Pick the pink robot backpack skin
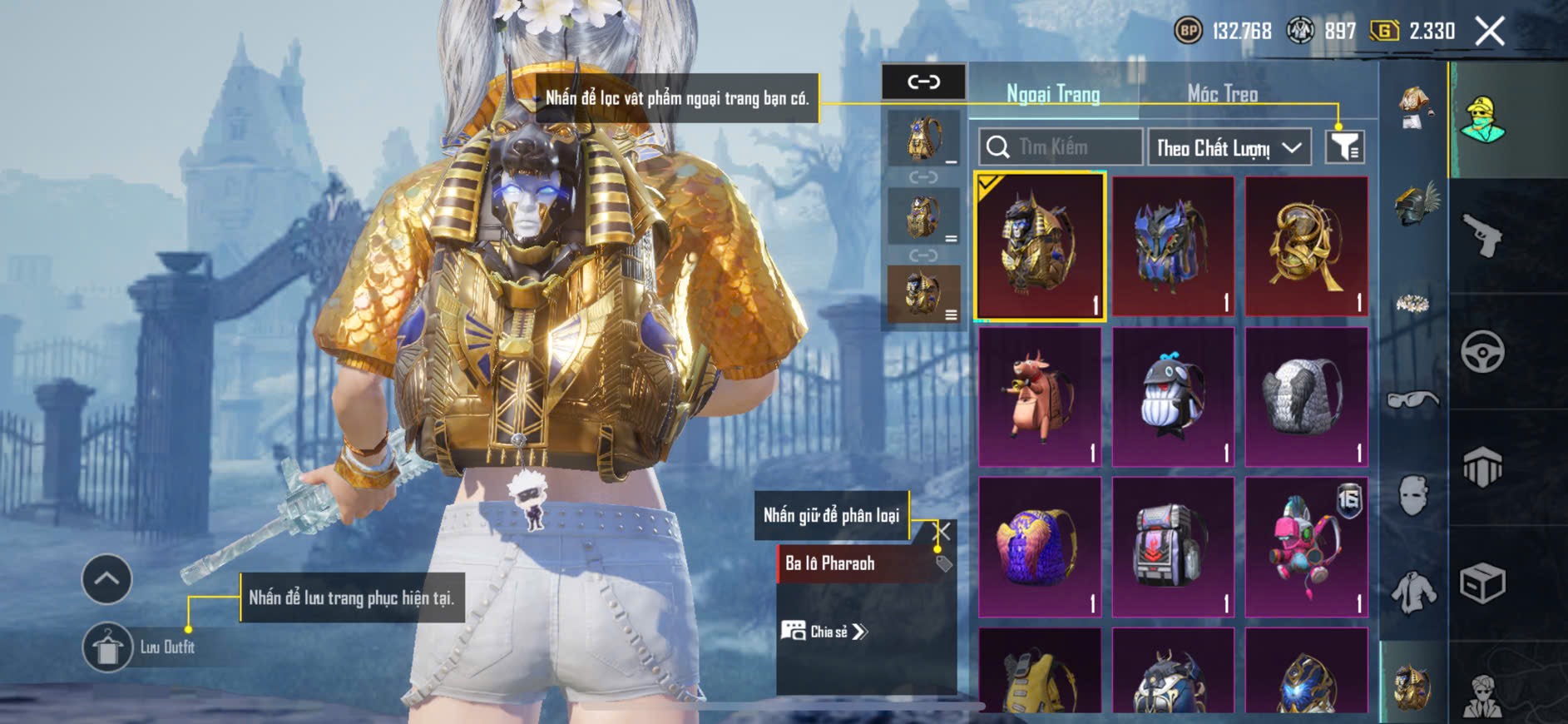1568x724 pixels. pos(1306,547)
